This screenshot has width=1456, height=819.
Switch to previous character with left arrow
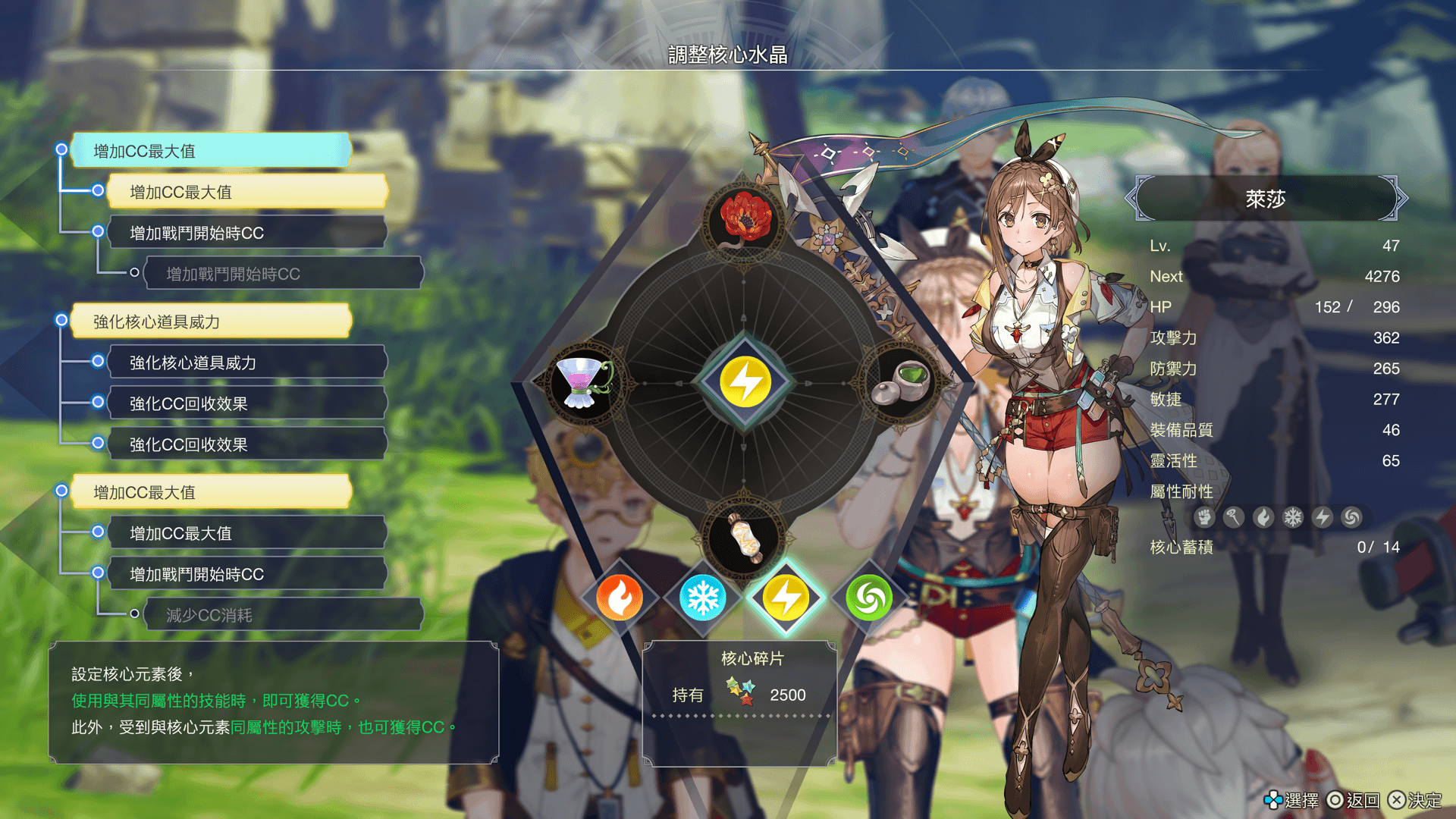click(x=1133, y=199)
